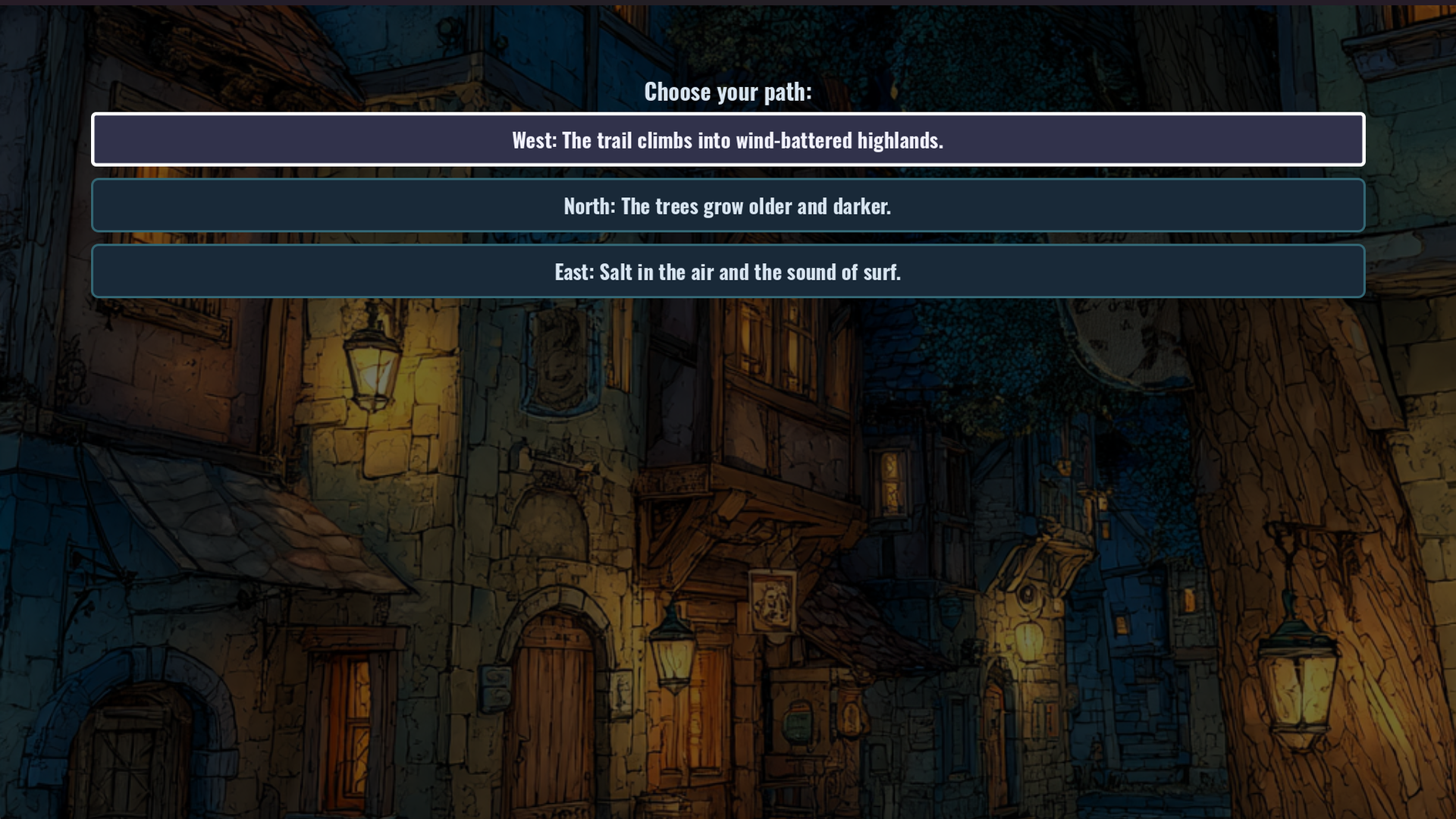Choose North toward the darker trees

coord(728,206)
